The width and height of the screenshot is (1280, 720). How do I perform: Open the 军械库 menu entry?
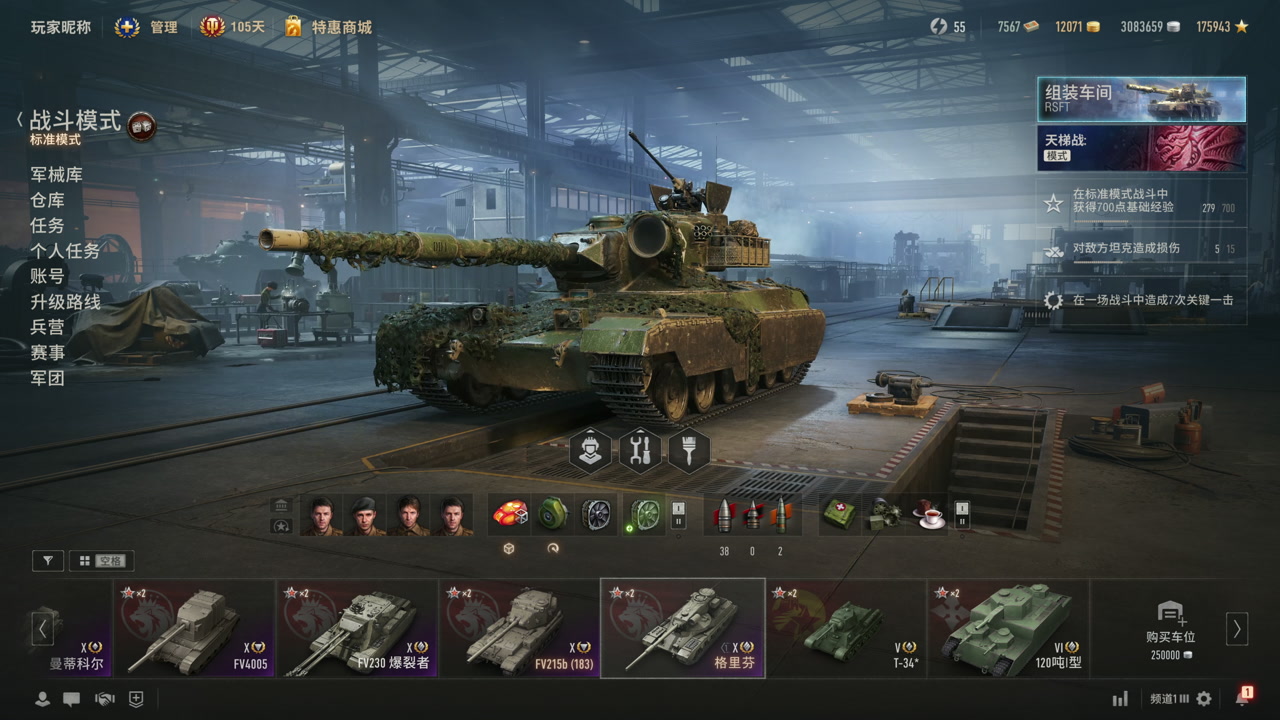[x=56, y=175]
